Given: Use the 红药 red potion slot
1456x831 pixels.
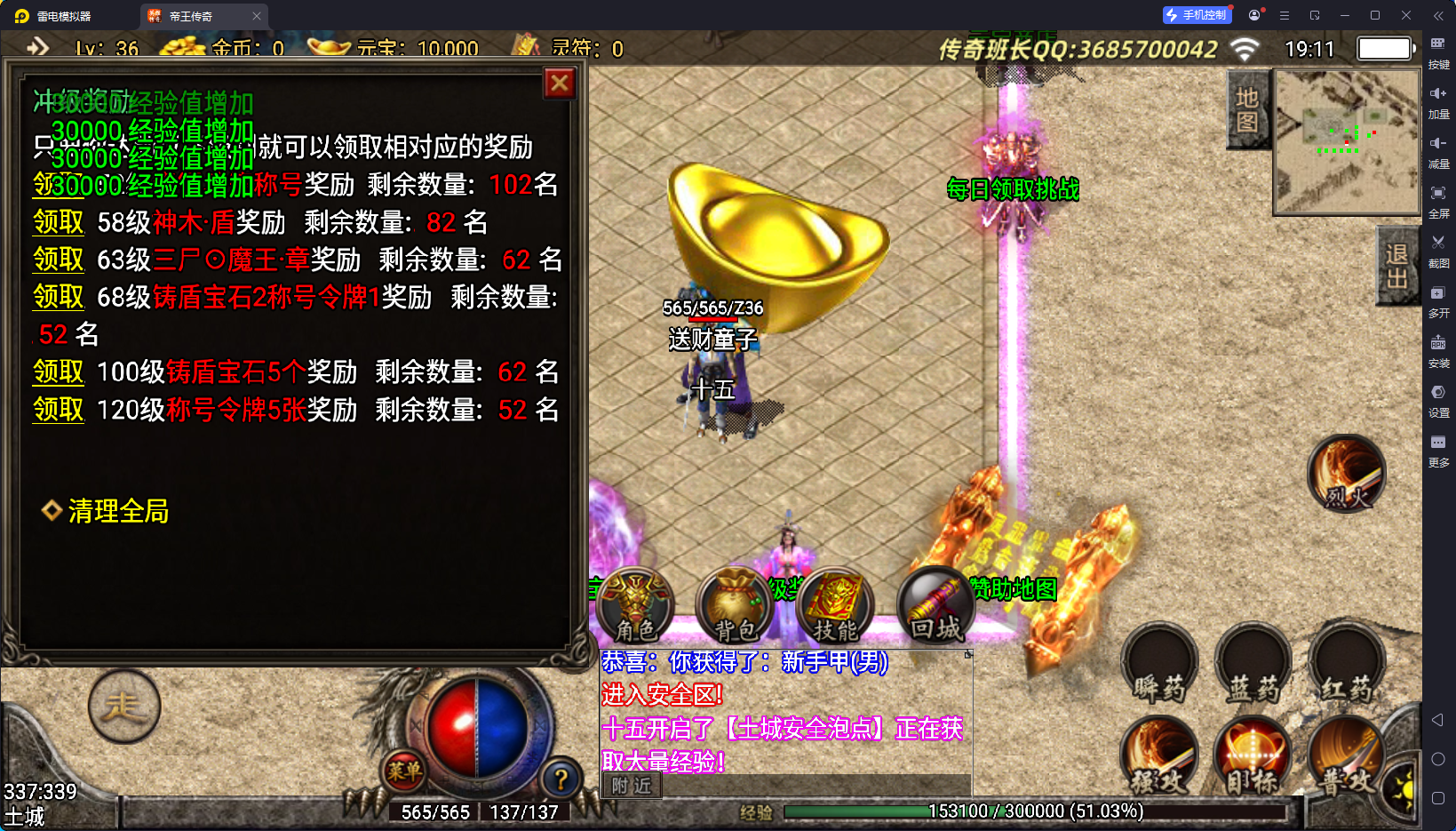Looking at the screenshot, I should [1347, 665].
